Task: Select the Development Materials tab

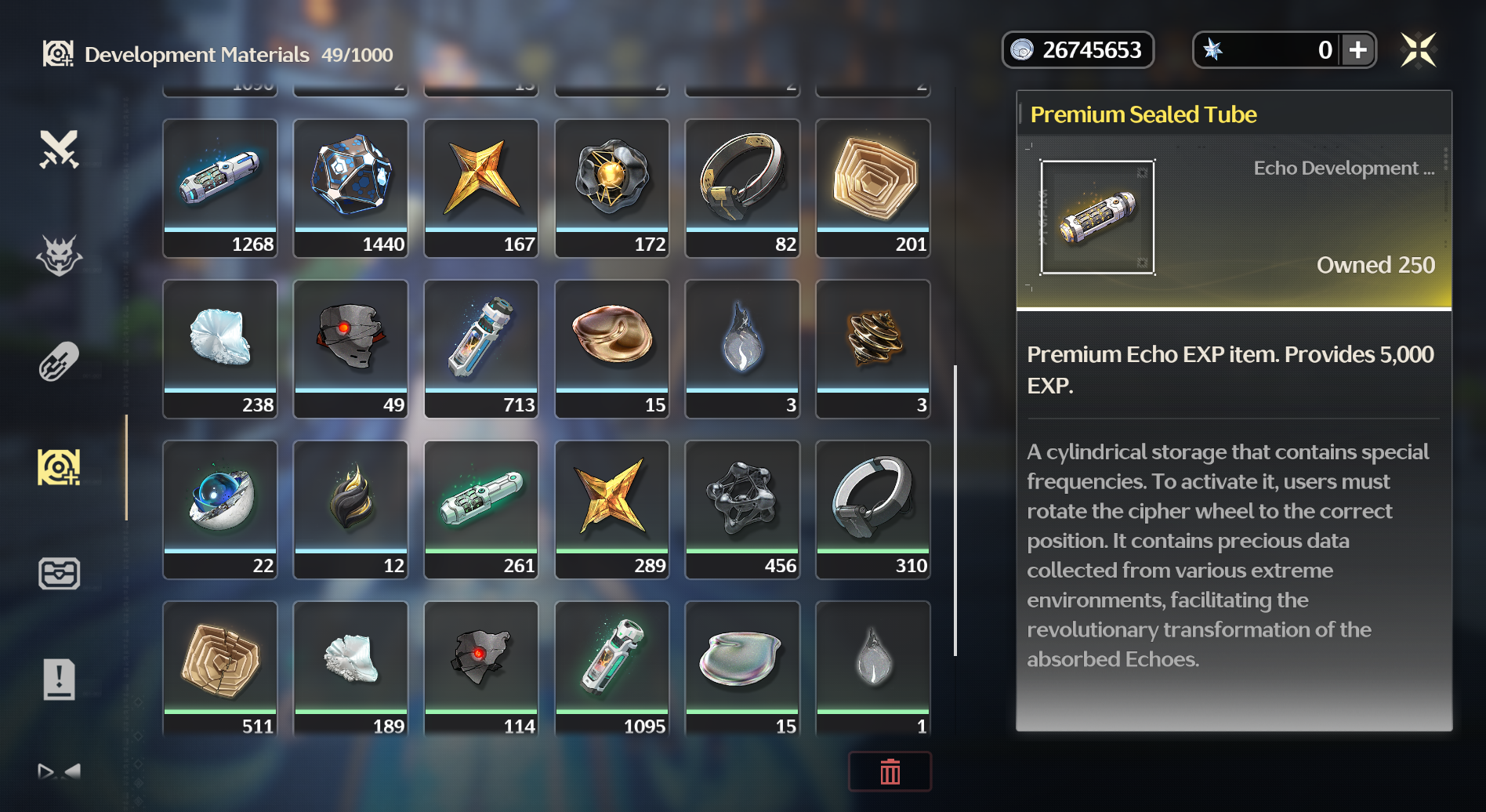Action: coord(60,467)
